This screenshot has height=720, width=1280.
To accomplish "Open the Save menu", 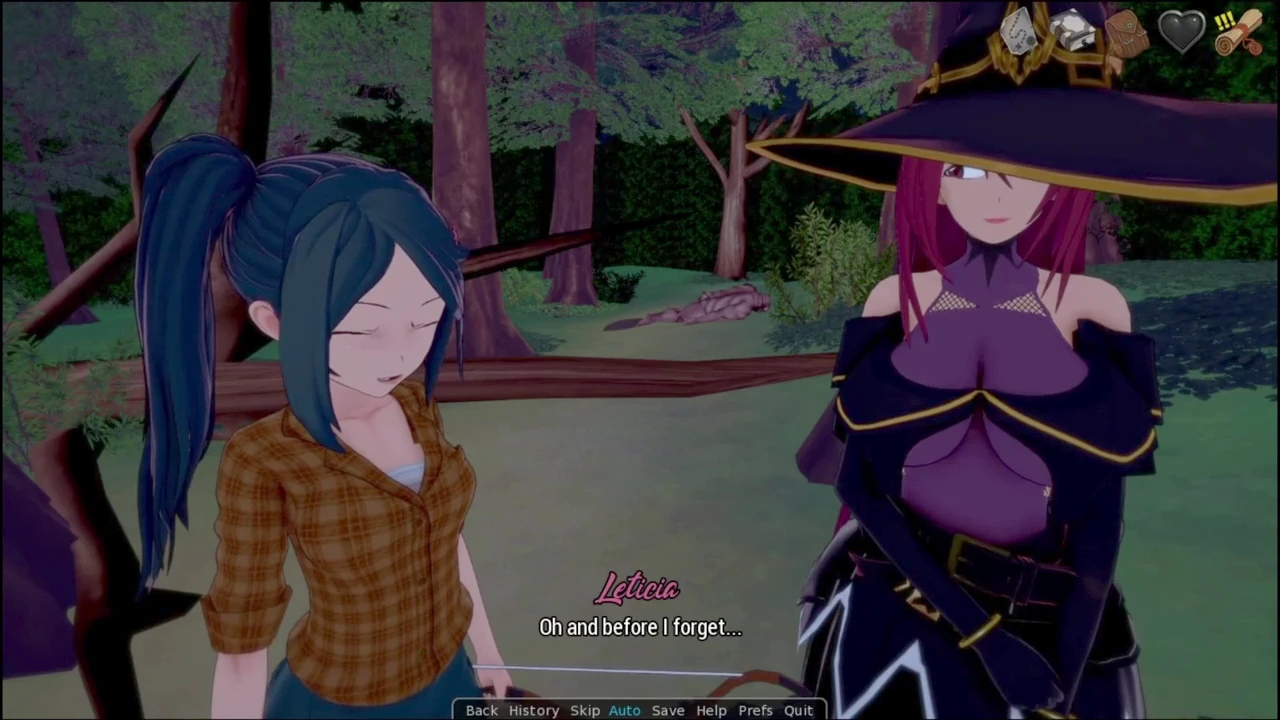I will [668, 710].
